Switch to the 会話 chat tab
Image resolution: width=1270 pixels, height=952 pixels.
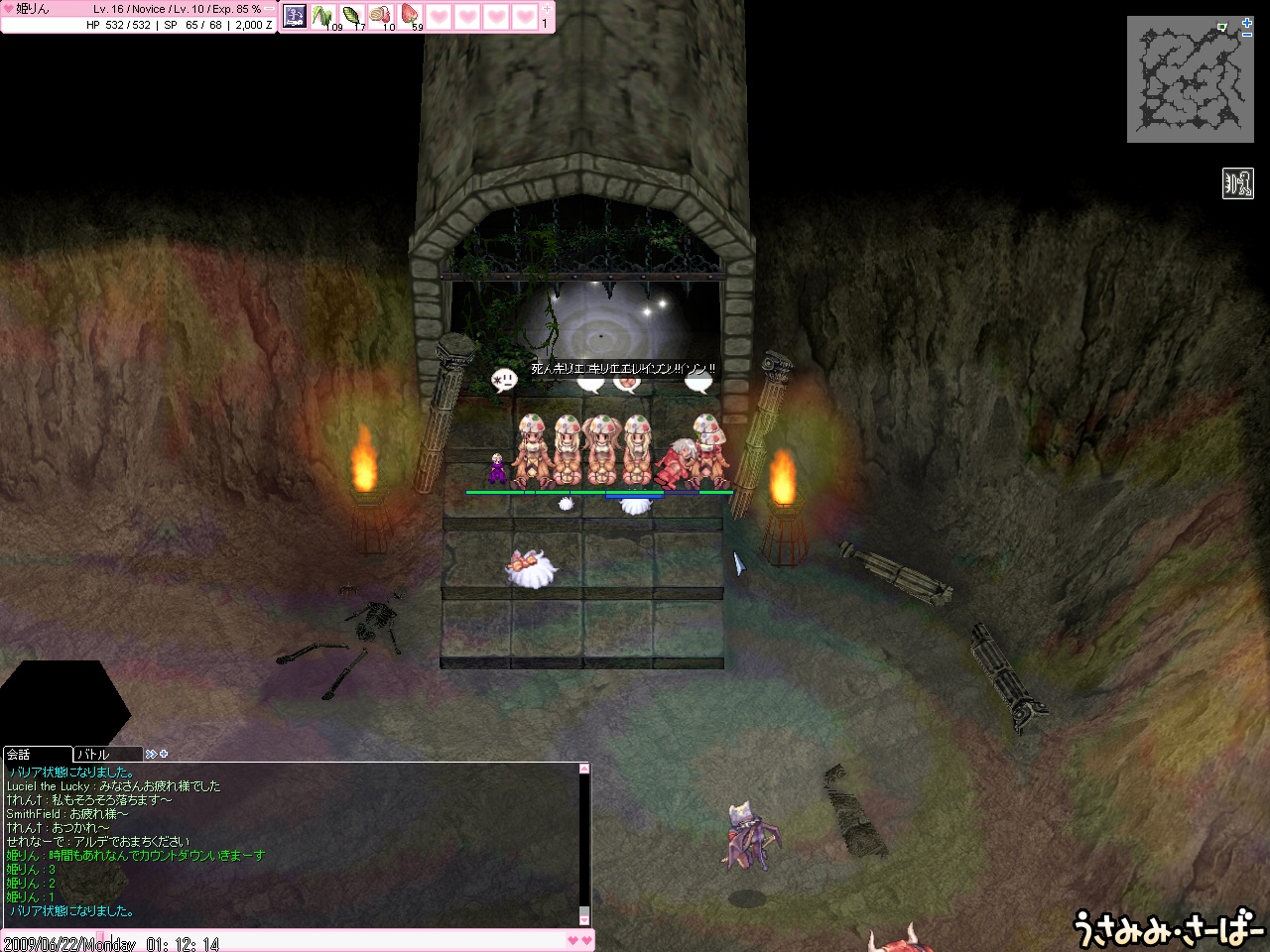(x=37, y=755)
